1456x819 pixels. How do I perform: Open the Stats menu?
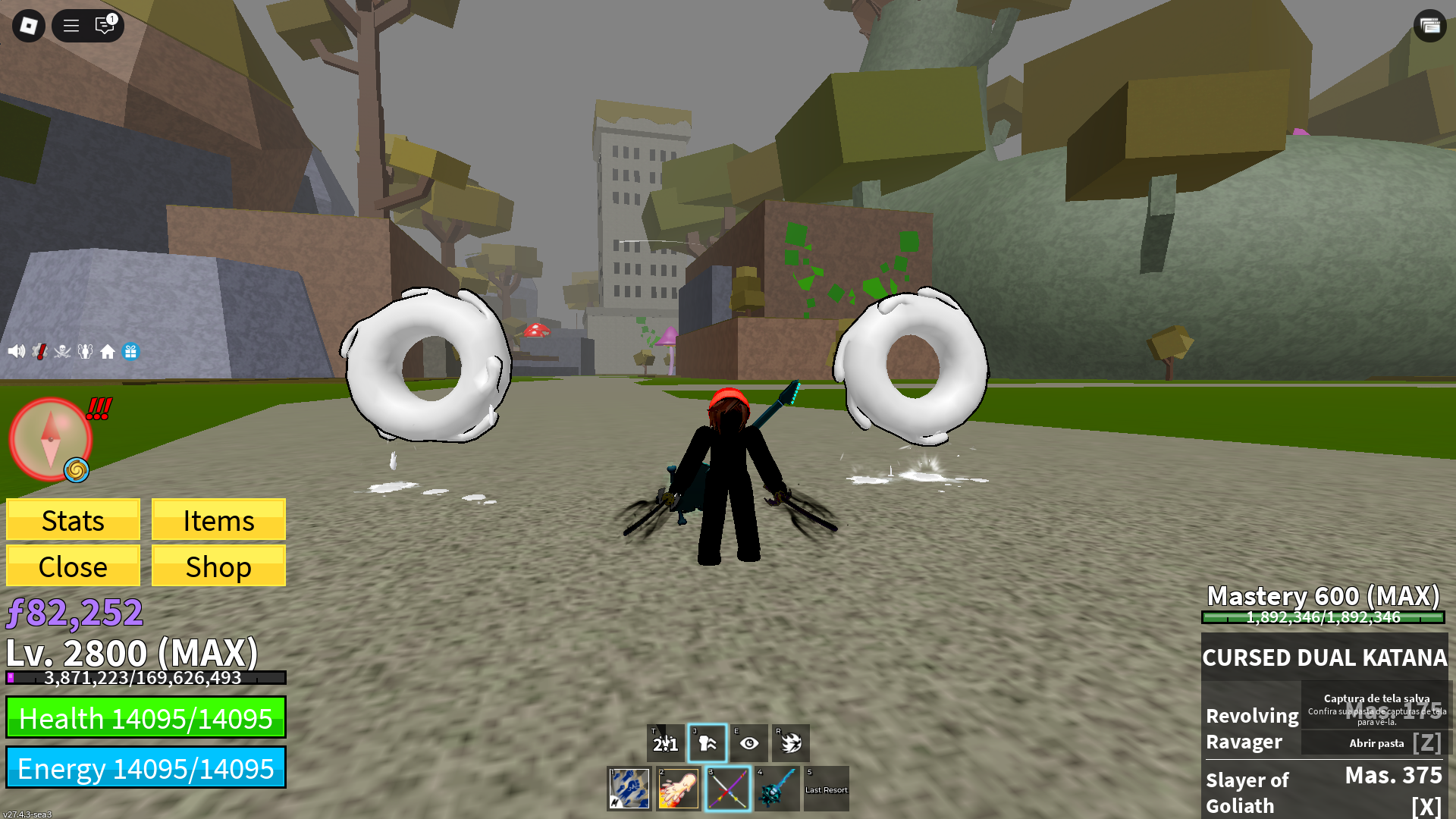click(x=73, y=520)
